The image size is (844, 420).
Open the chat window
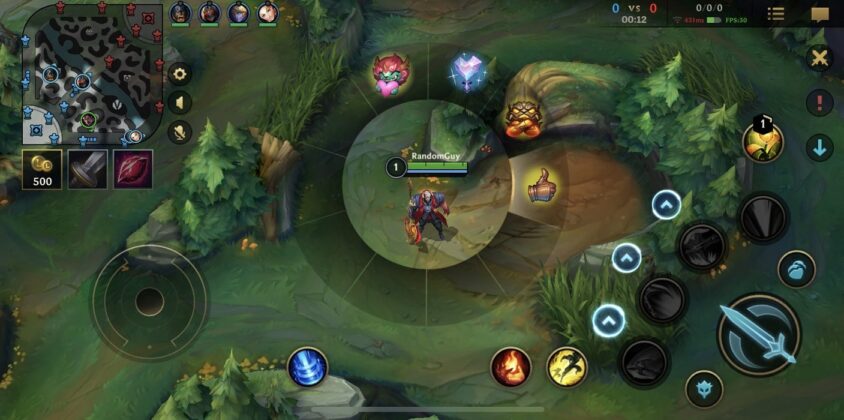tap(820, 14)
